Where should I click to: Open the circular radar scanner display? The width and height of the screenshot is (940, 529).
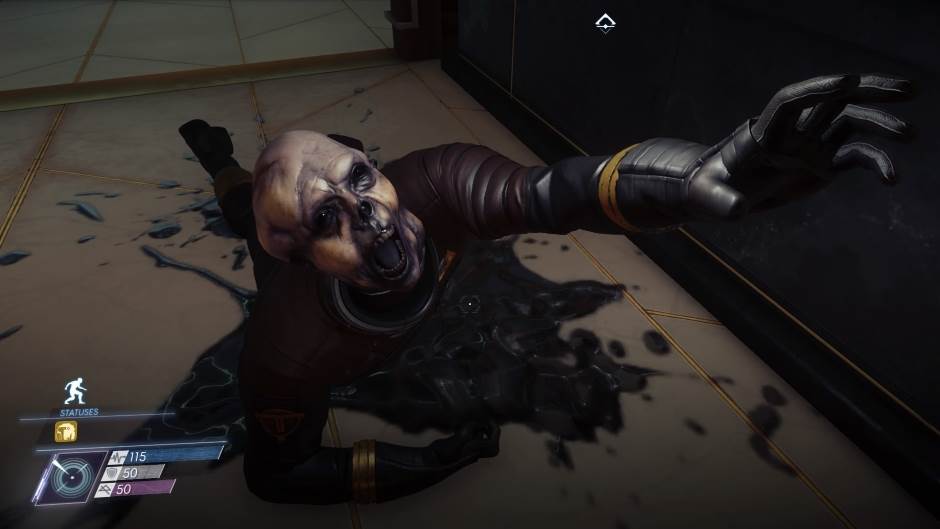[x=71, y=476]
